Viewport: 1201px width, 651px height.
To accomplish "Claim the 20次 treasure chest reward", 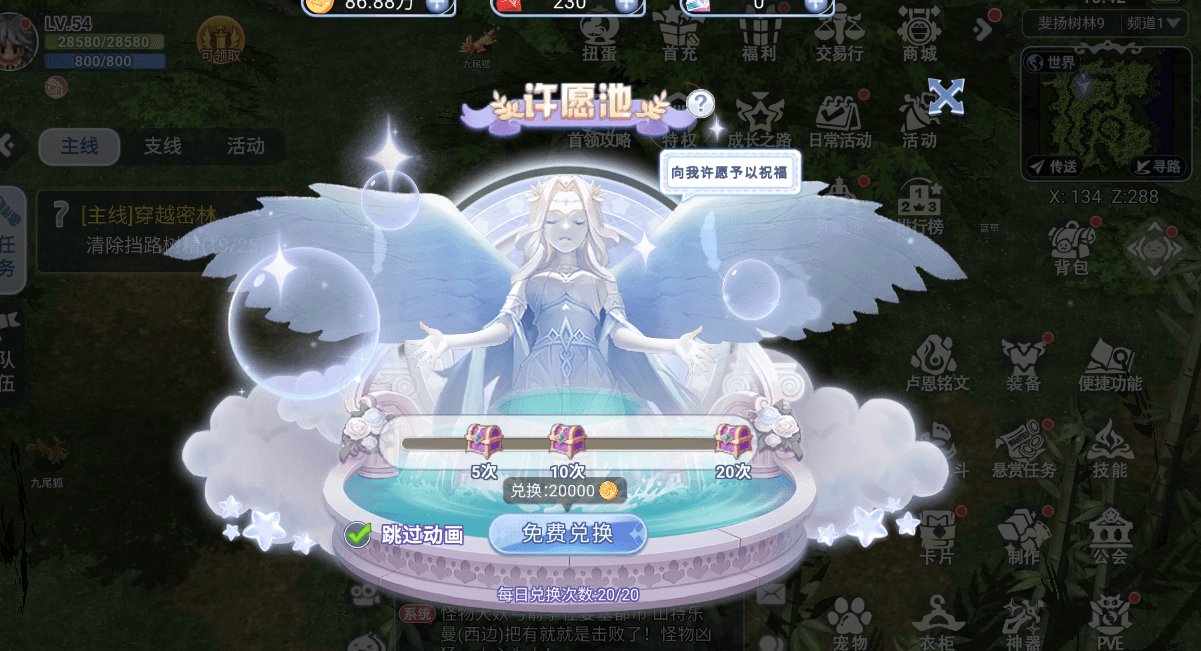I will click(733, 441).
